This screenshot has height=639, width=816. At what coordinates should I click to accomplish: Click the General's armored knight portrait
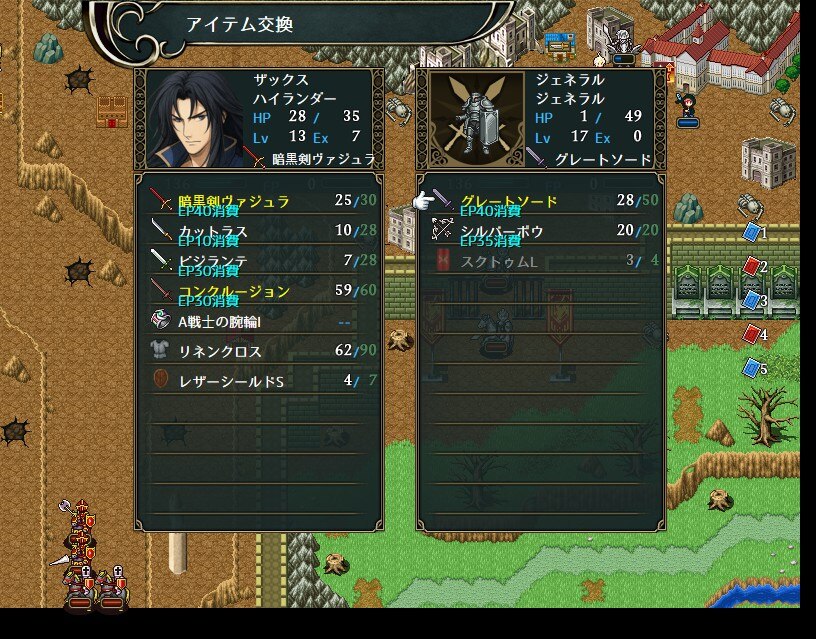pyautogui.click(x=476, y=120)
